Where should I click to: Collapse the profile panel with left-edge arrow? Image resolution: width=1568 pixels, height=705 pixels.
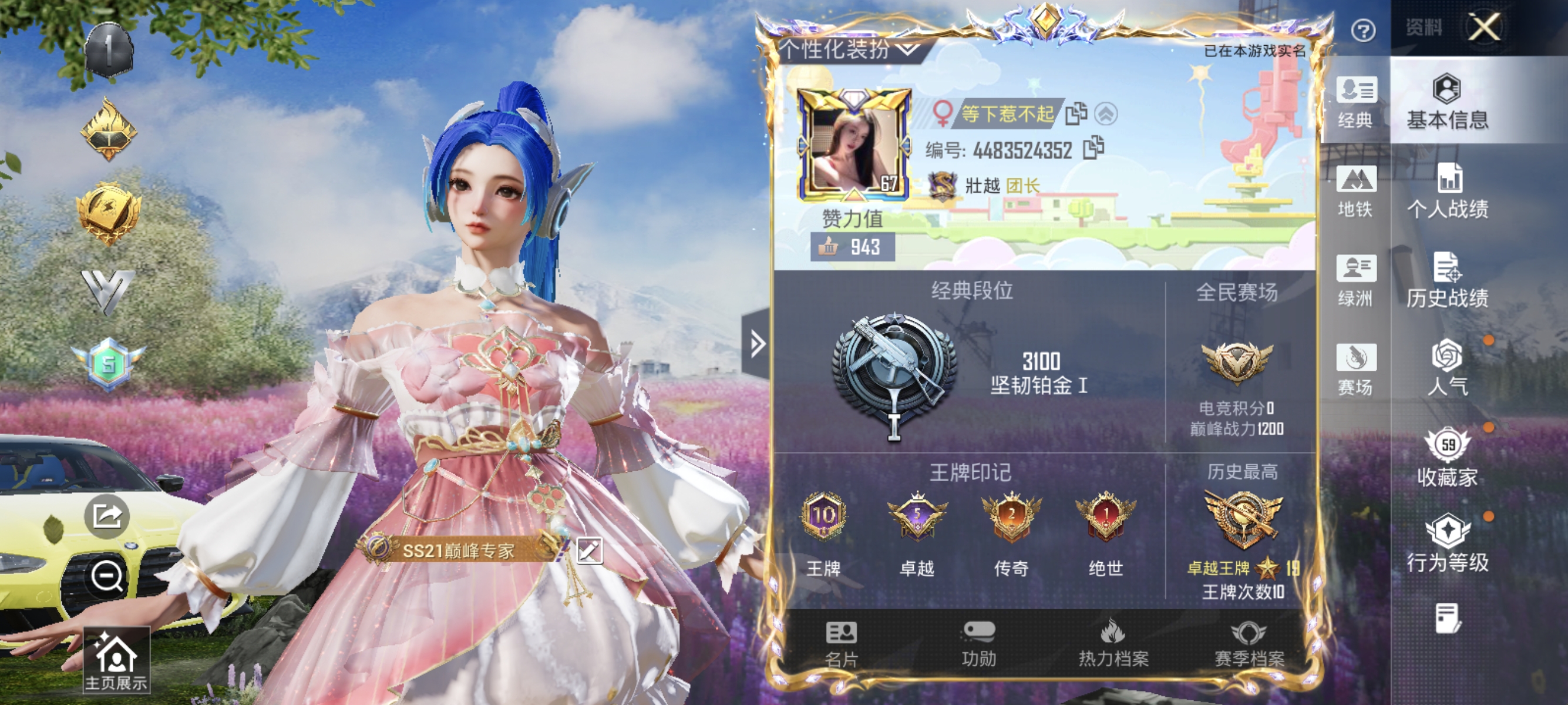[x=756, y=343]
